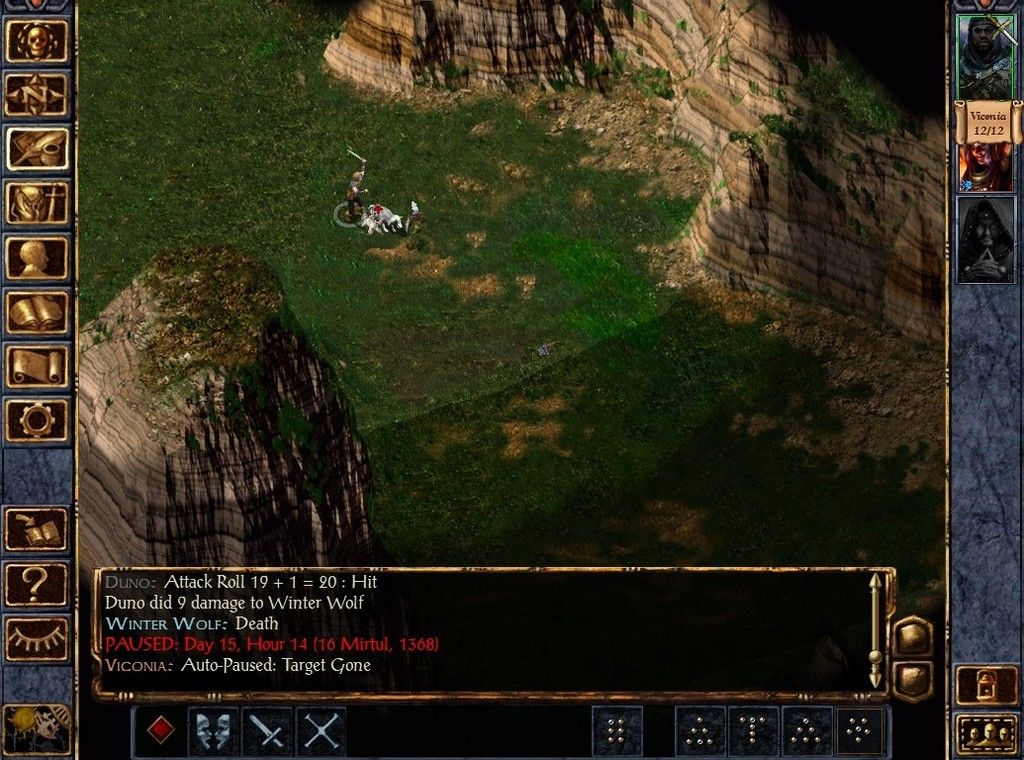
Task: Open the area map with the compass button
Action: tap(37, 95)
